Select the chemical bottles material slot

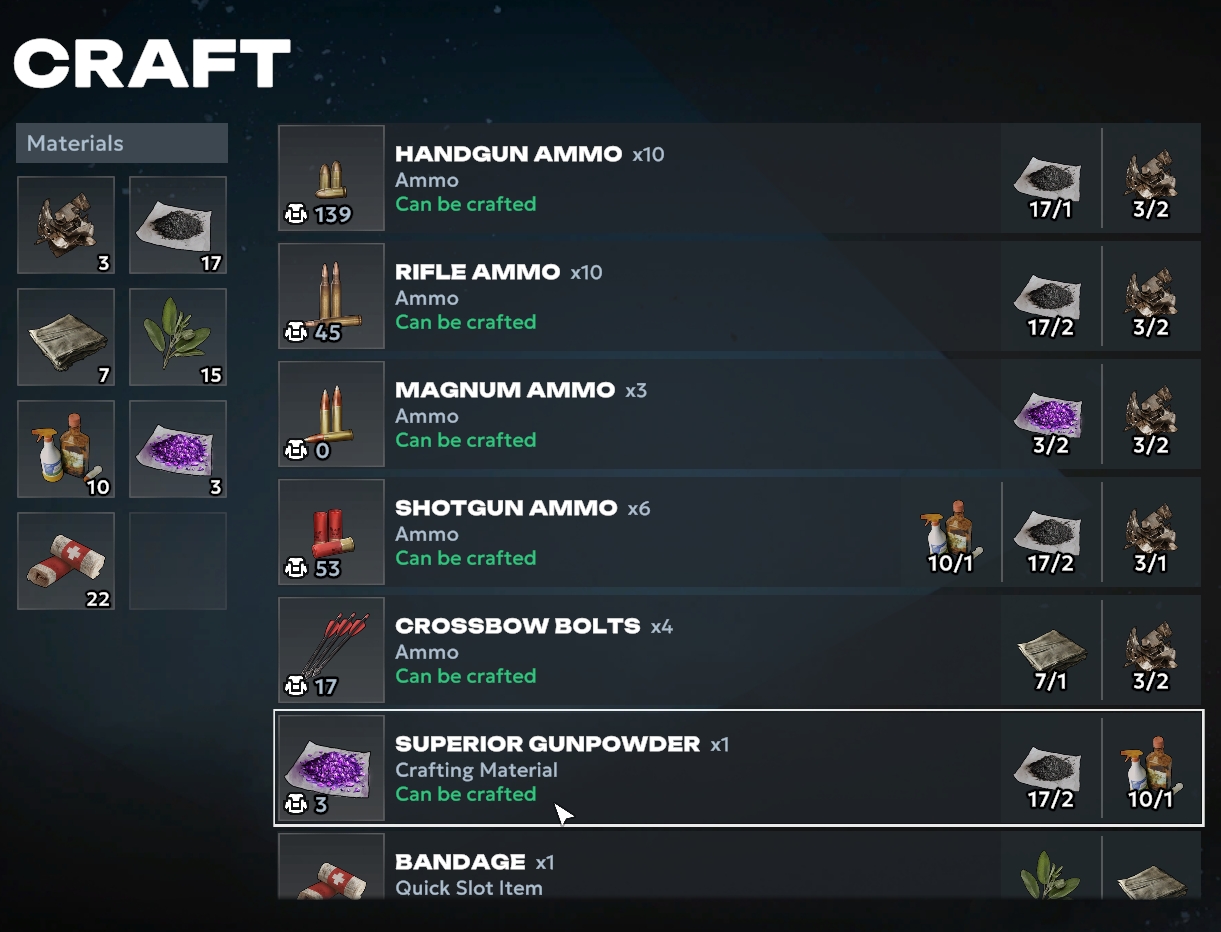tap(66, 449)
